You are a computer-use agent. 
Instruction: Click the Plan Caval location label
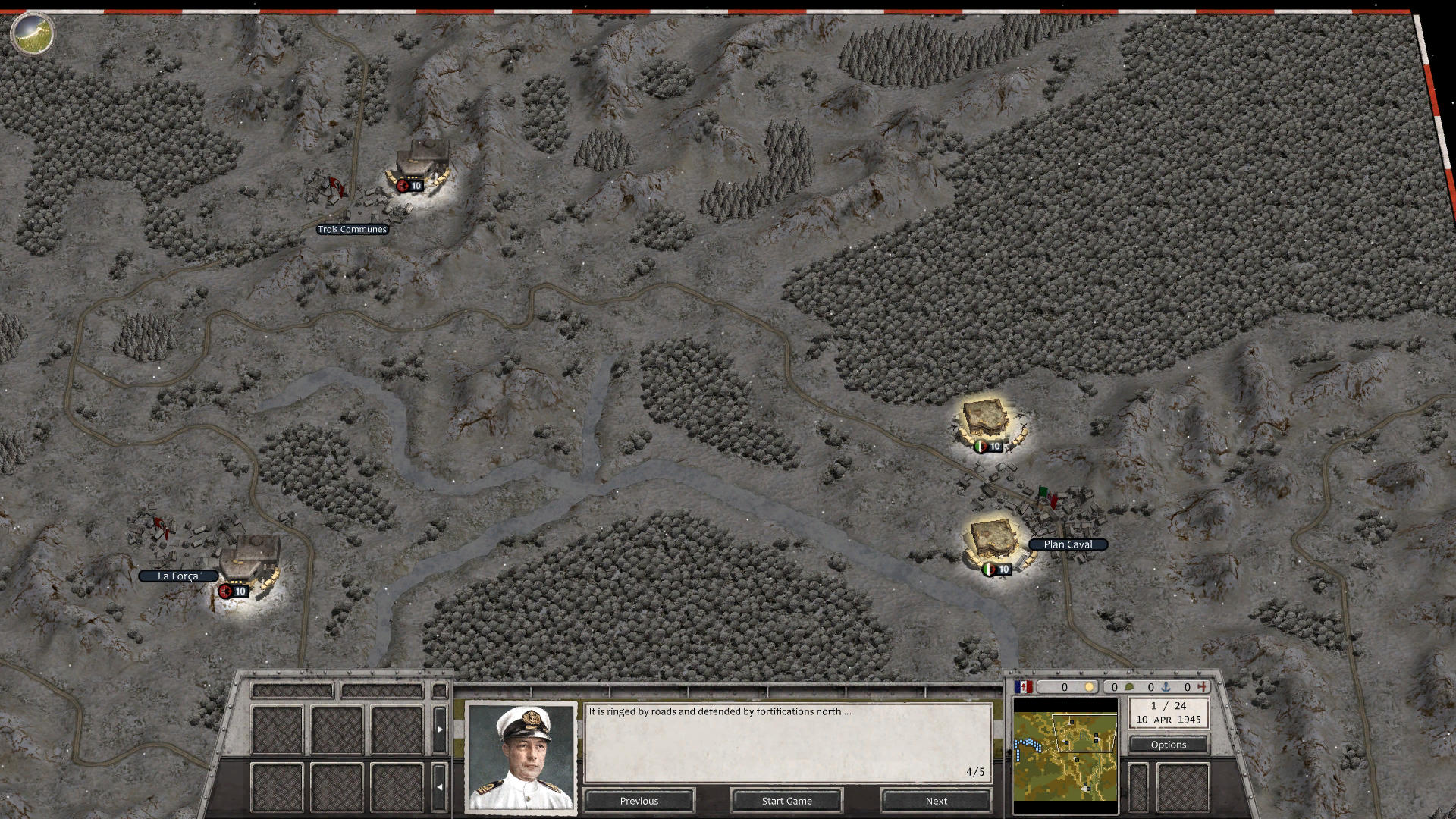pos(1068,544)
